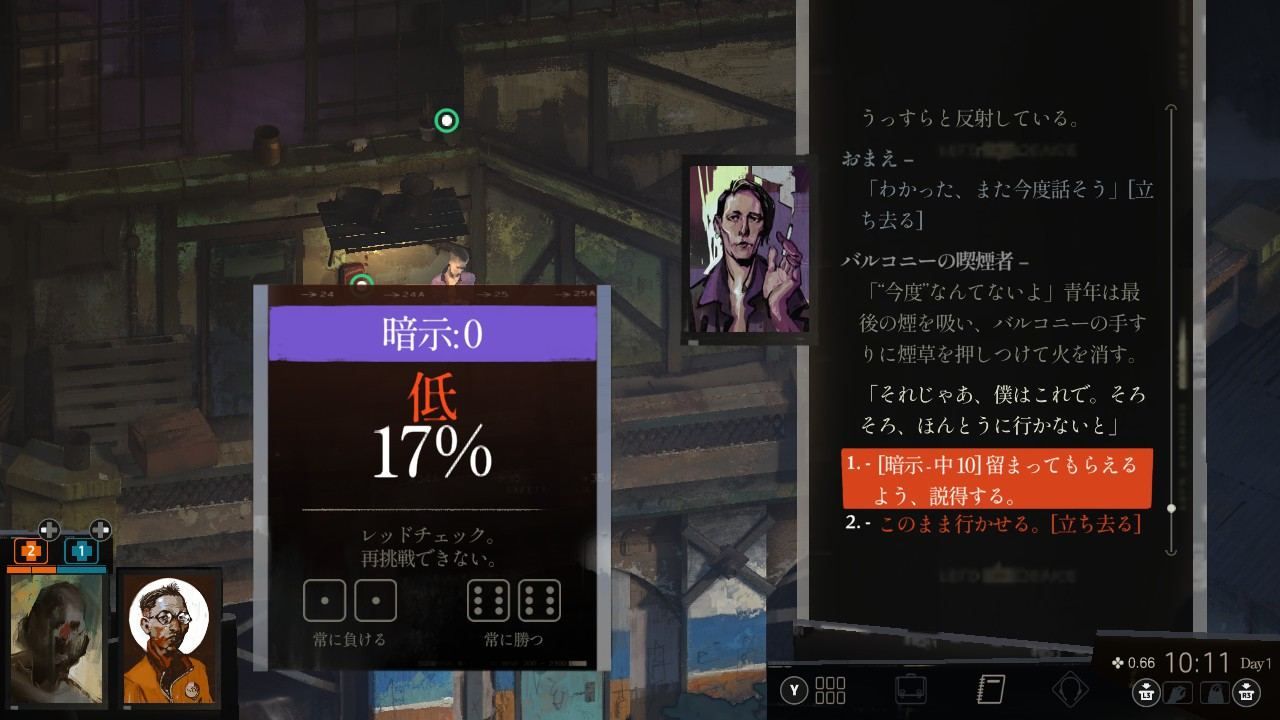Open the character sheet grid icon
This screenshot has height=720, width=1280.
coord(829,690)
